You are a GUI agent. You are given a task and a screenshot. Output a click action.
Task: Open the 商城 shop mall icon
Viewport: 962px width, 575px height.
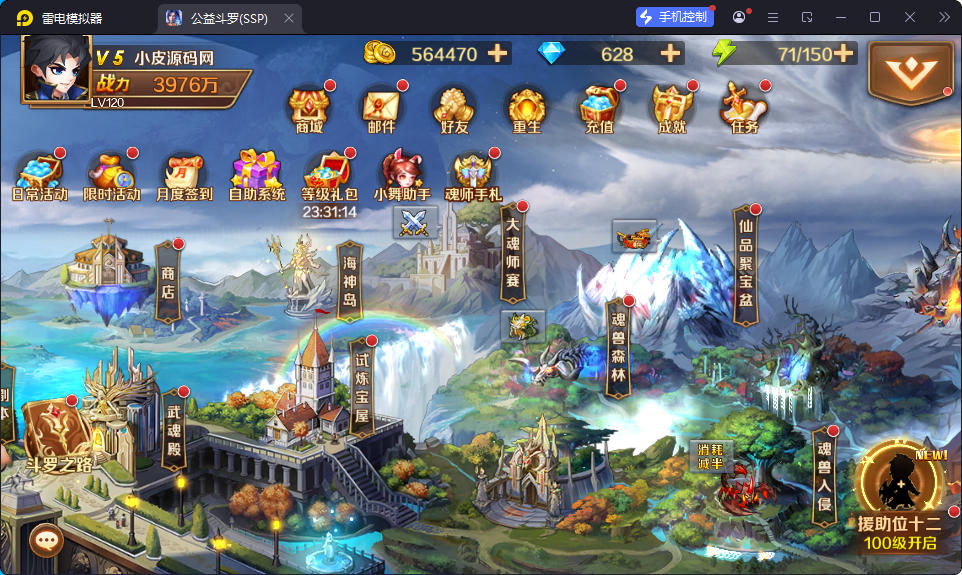[309, 108]
